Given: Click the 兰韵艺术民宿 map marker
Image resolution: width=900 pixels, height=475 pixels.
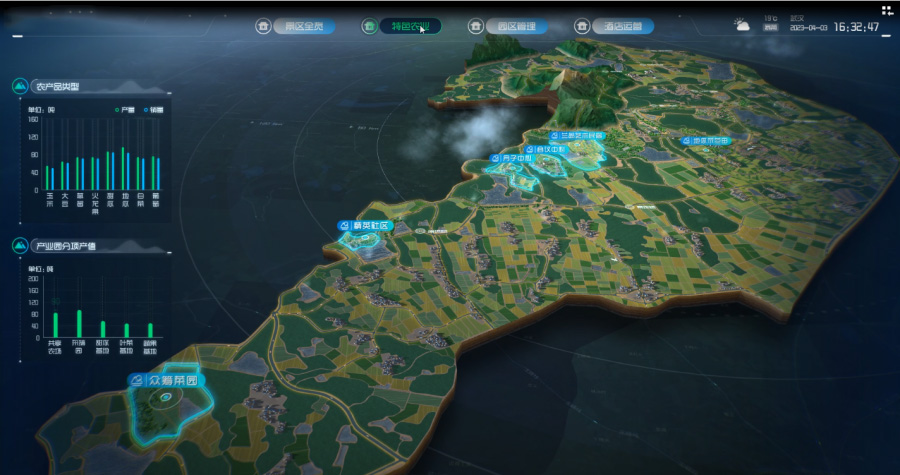Looking at the screenshot, I should tap(577, 135).
